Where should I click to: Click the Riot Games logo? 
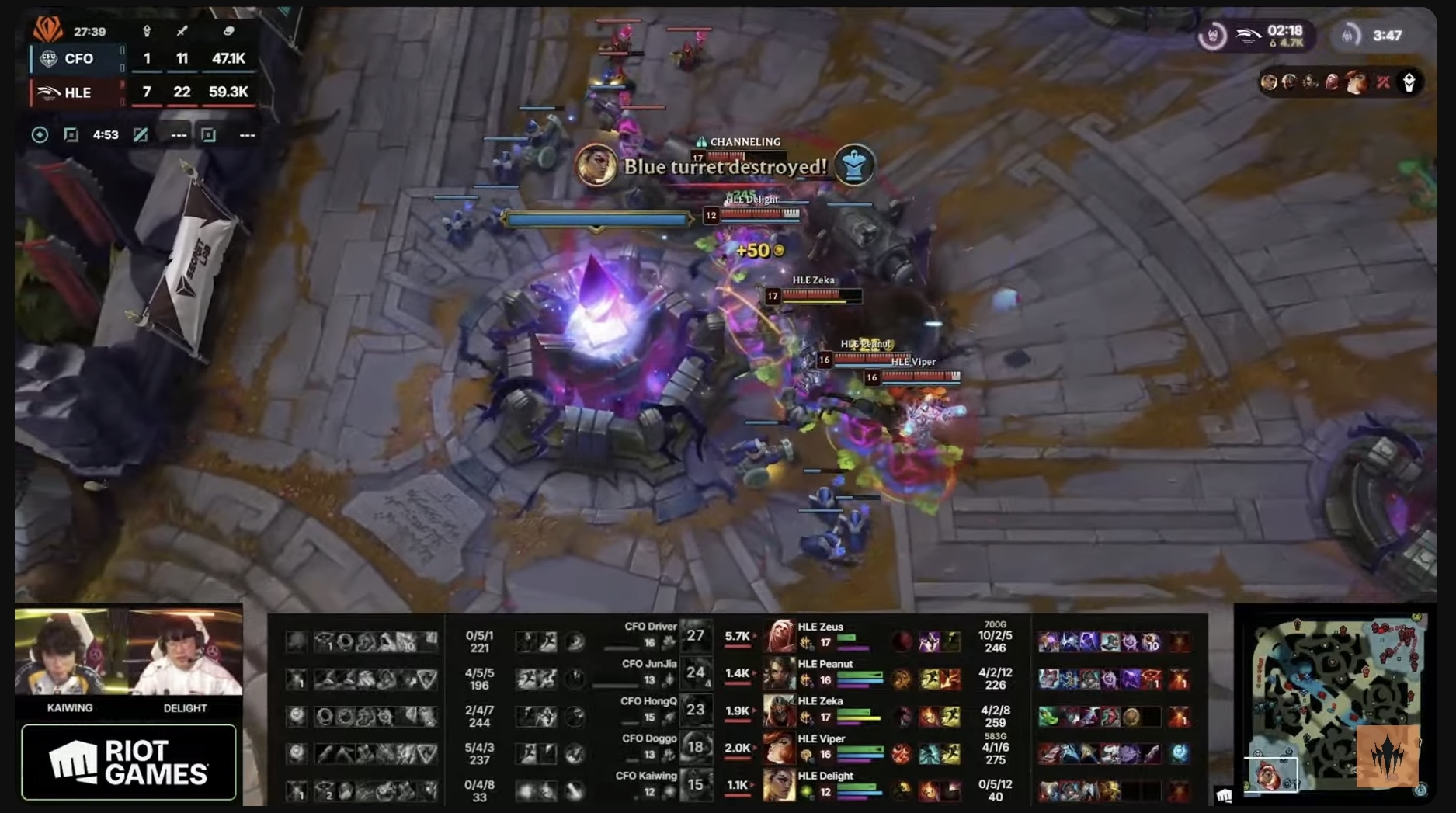click(128, 761)
